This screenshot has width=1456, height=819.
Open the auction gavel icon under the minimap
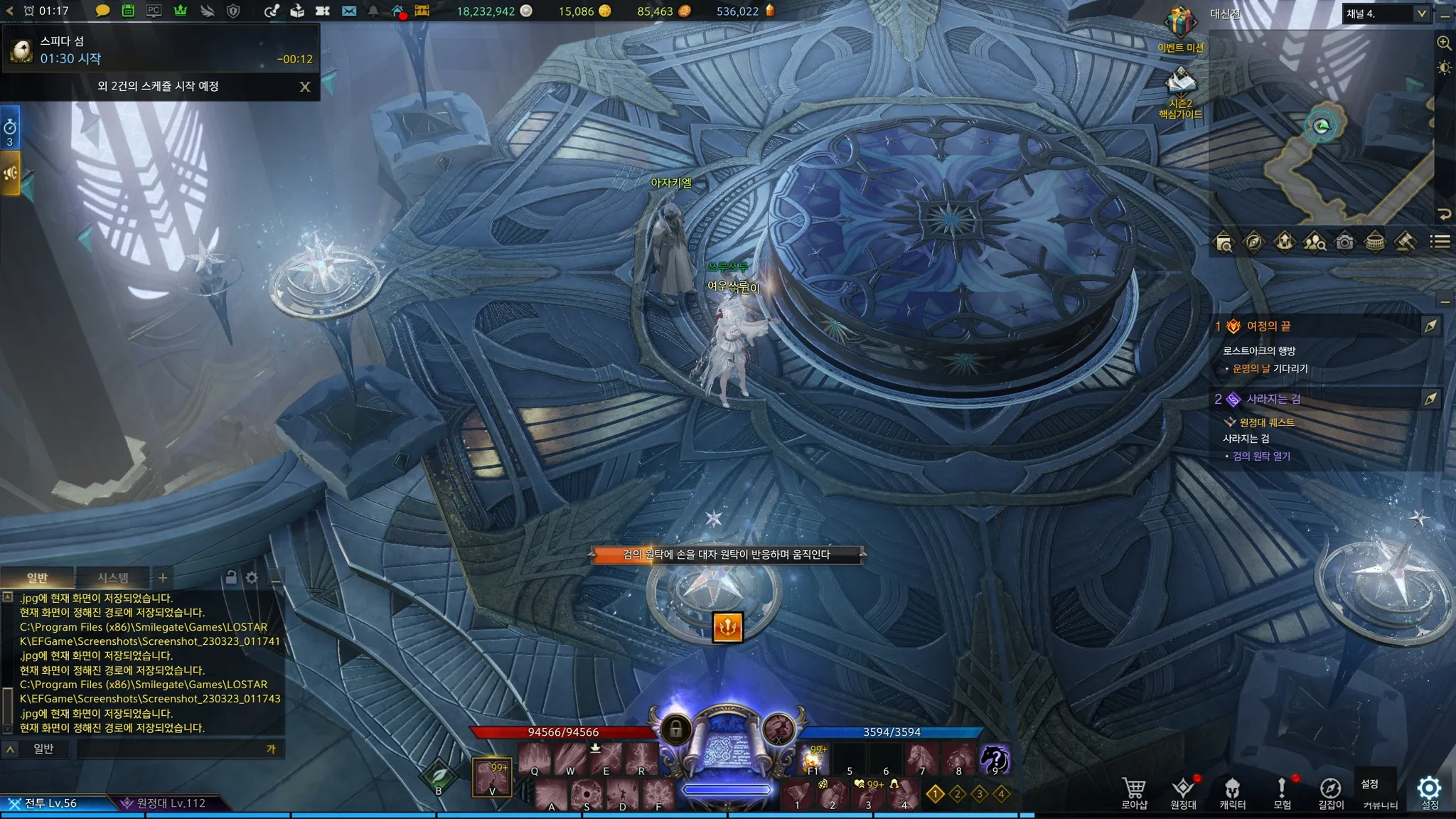pyautogui.click(x=1404, y=242)
